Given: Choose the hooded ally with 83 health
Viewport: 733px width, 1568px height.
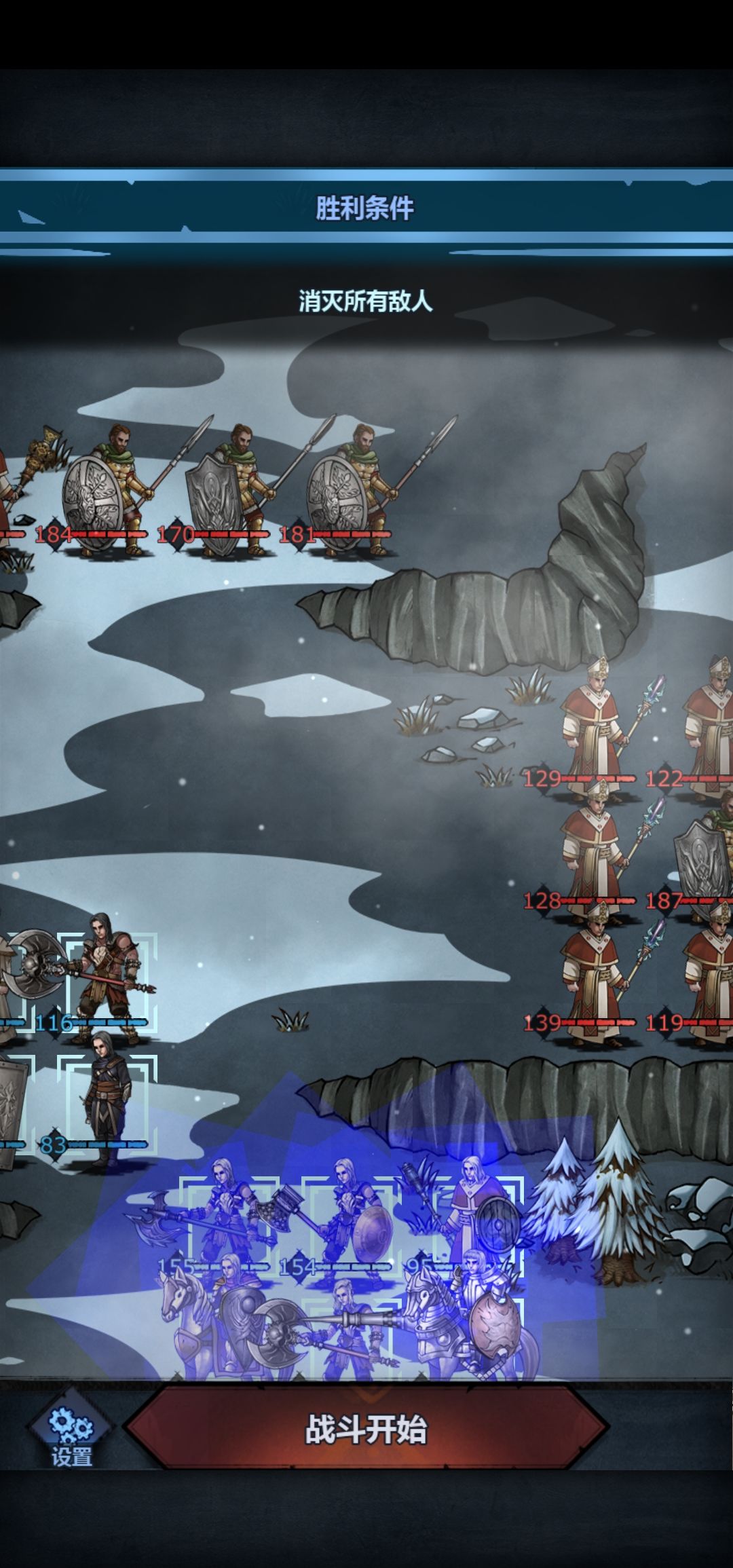Looking at the screenshot, I should pyautogui.click(x=106, y=1101).
